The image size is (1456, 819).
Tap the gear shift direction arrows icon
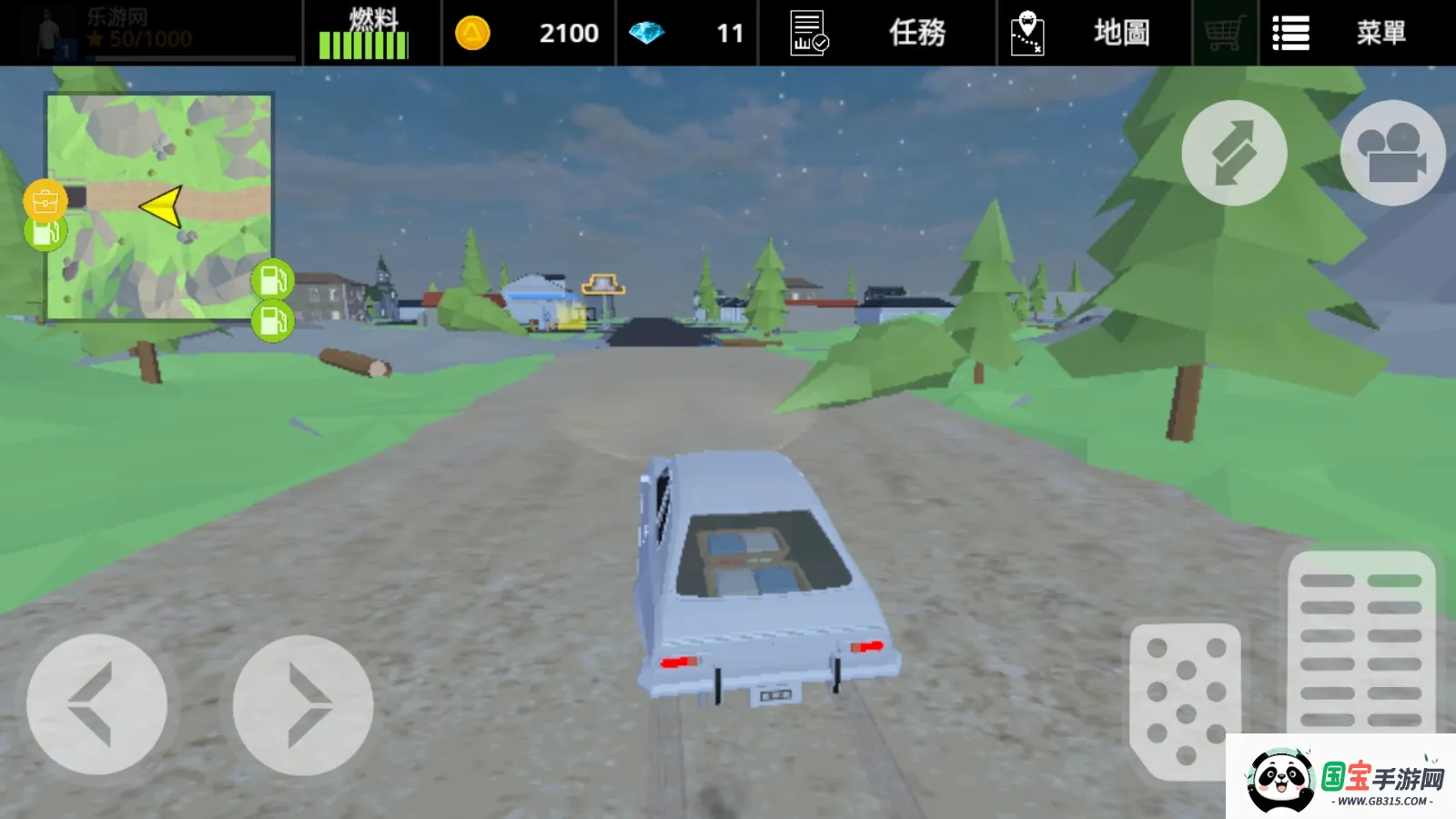[1234, 153]
